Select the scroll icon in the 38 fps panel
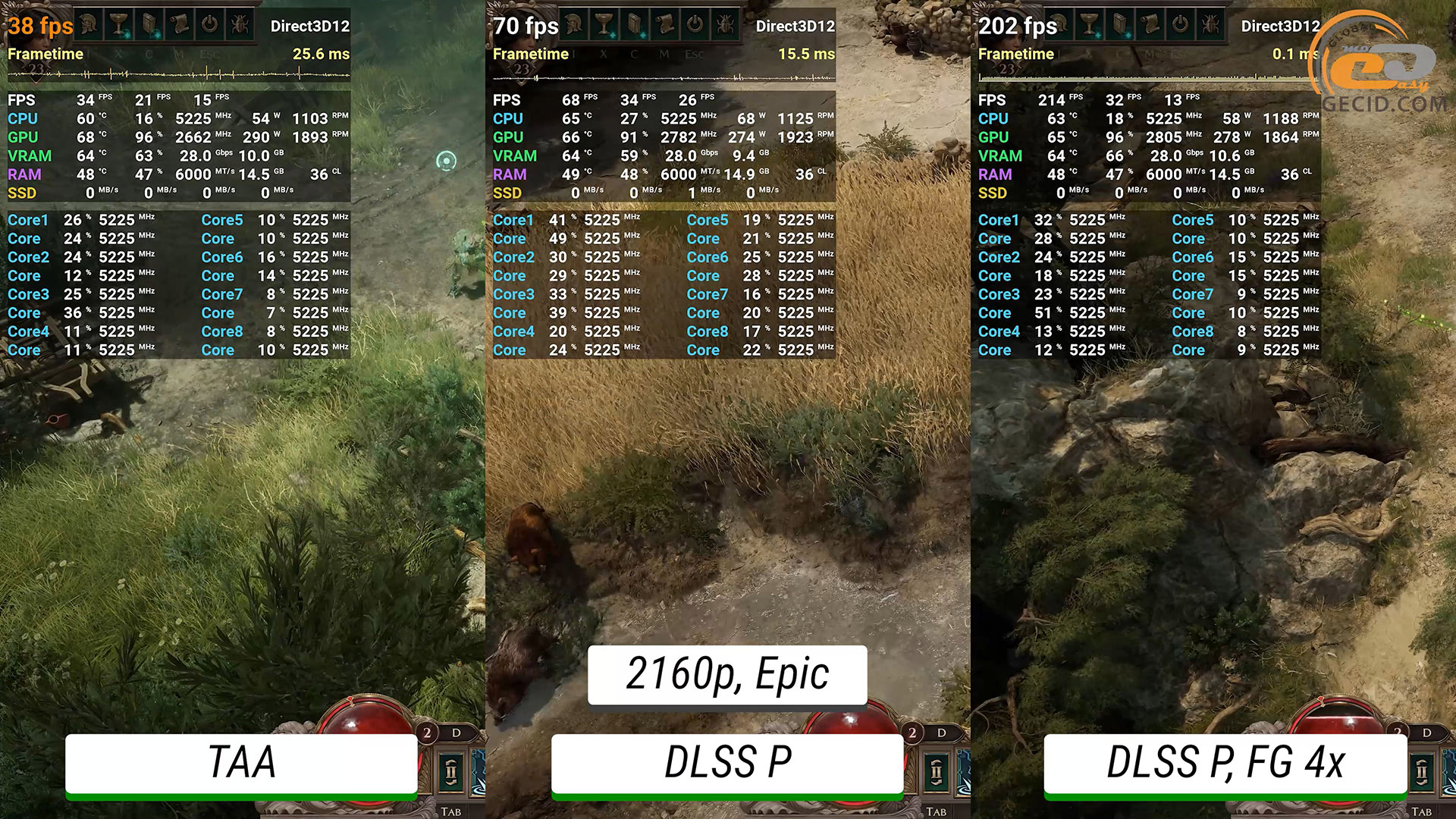1456x819 pixels. coord(180,25)
